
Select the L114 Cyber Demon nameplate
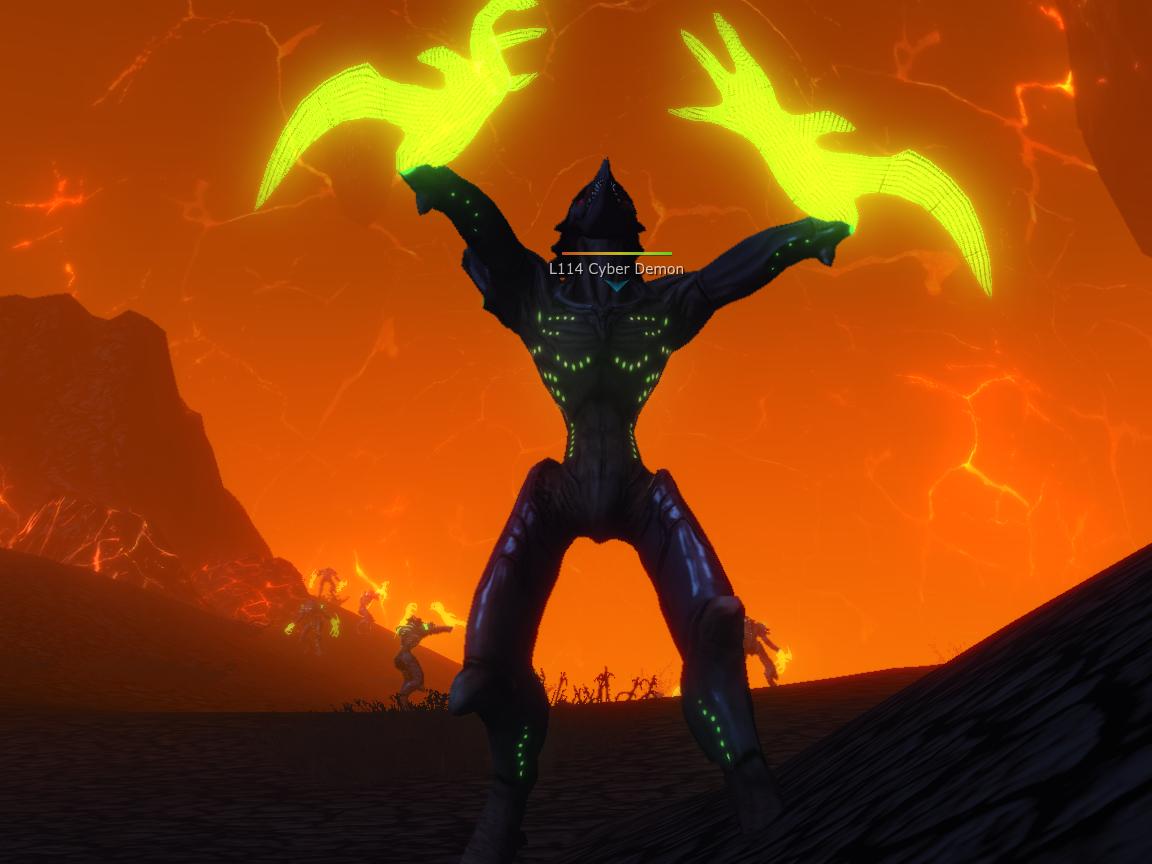click(616, 269)
